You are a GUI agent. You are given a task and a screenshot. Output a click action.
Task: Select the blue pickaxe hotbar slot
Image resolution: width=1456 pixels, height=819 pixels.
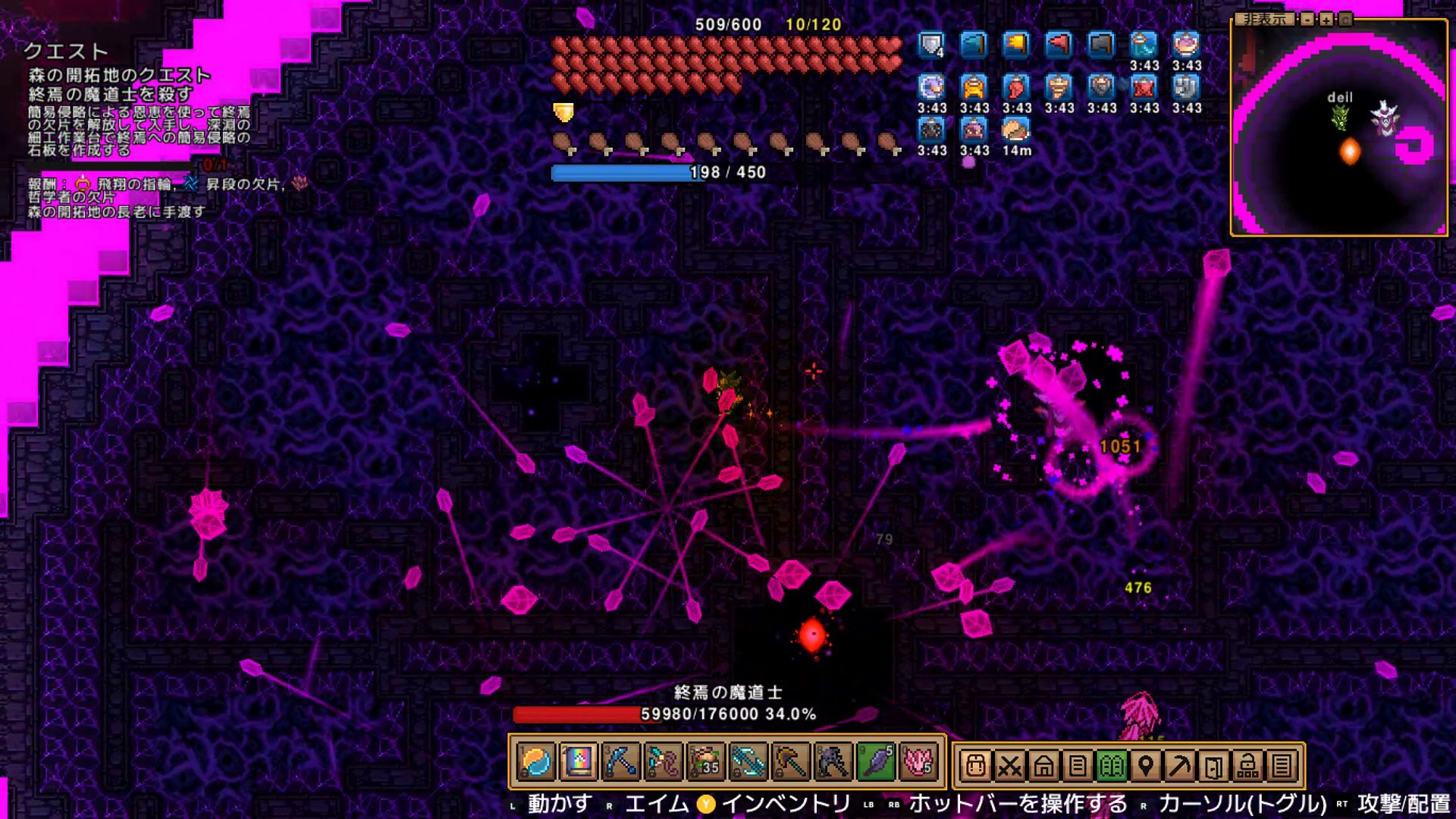[x=621, y=762]
